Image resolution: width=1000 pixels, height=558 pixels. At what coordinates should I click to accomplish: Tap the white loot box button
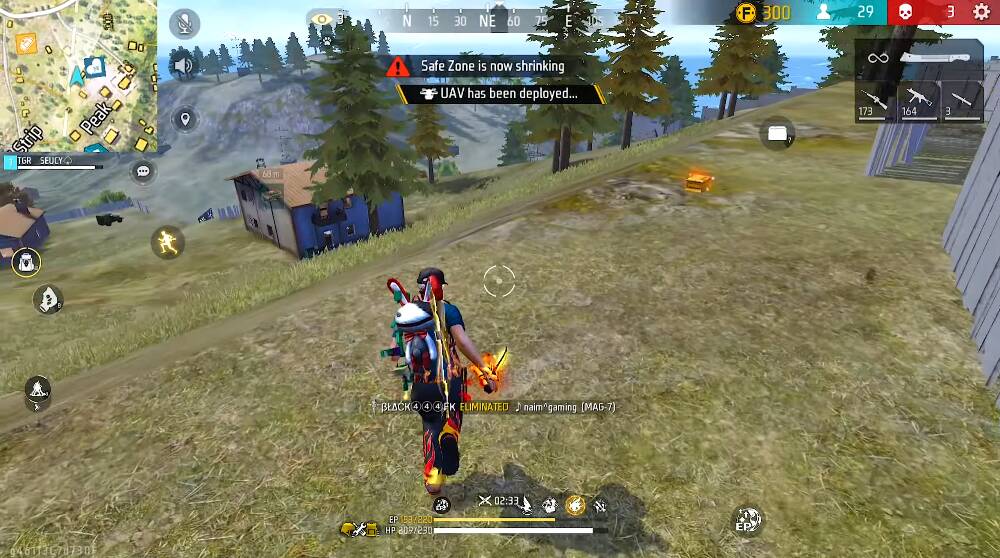click(777, 133)
